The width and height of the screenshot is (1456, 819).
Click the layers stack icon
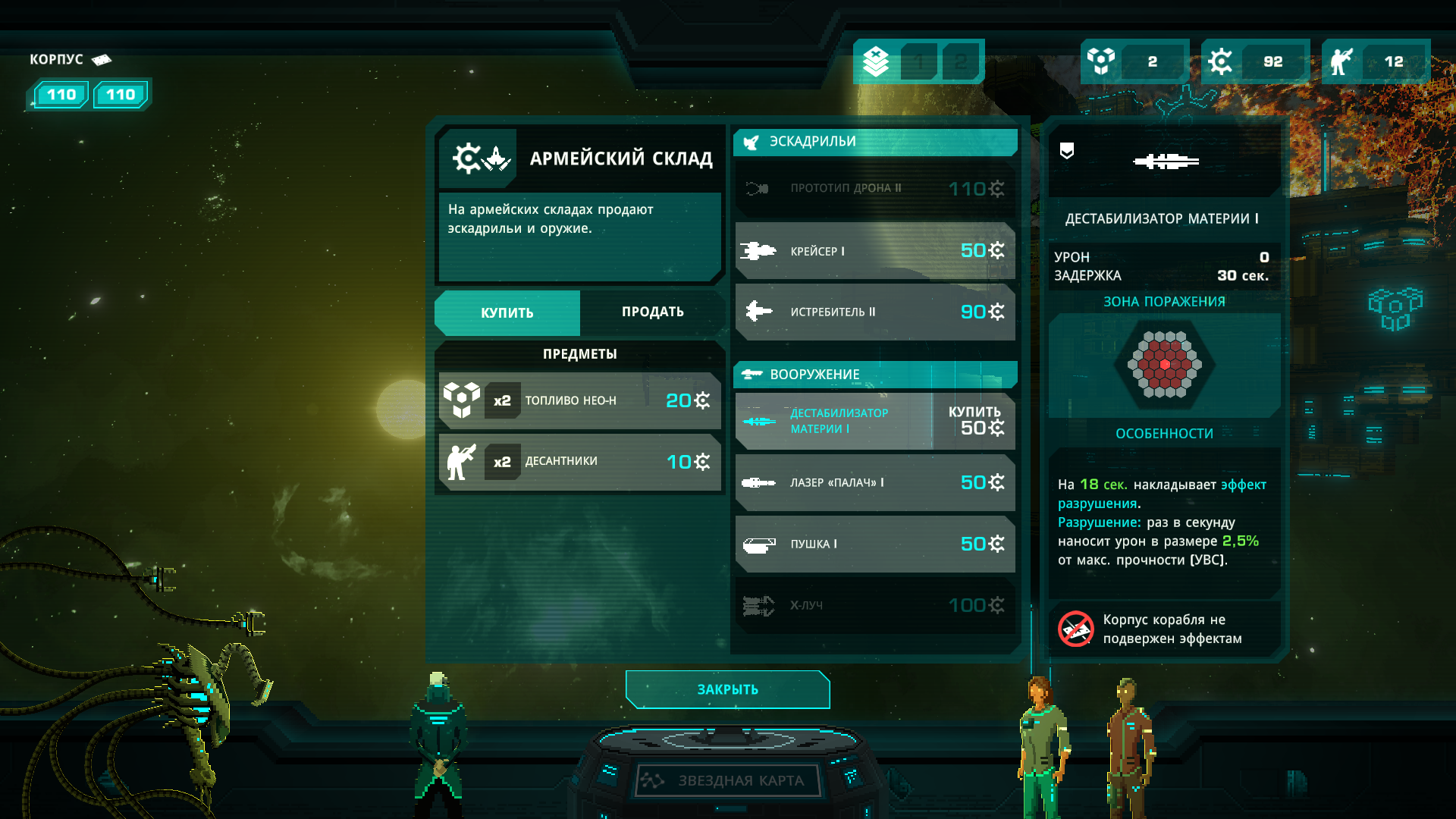[x=876, y=61]
